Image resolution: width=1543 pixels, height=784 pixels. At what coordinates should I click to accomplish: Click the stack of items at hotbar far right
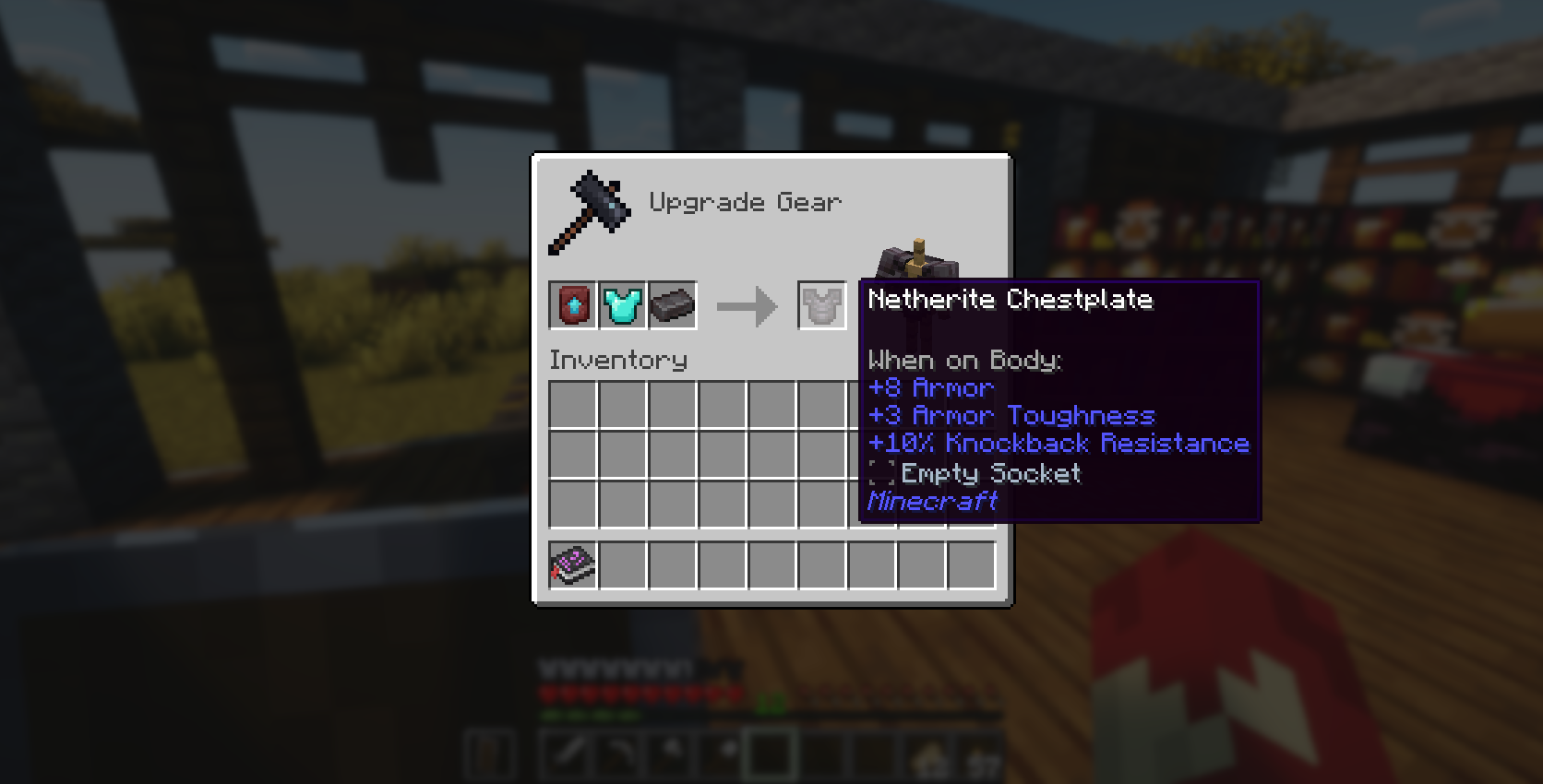click(x=981, y=756)
